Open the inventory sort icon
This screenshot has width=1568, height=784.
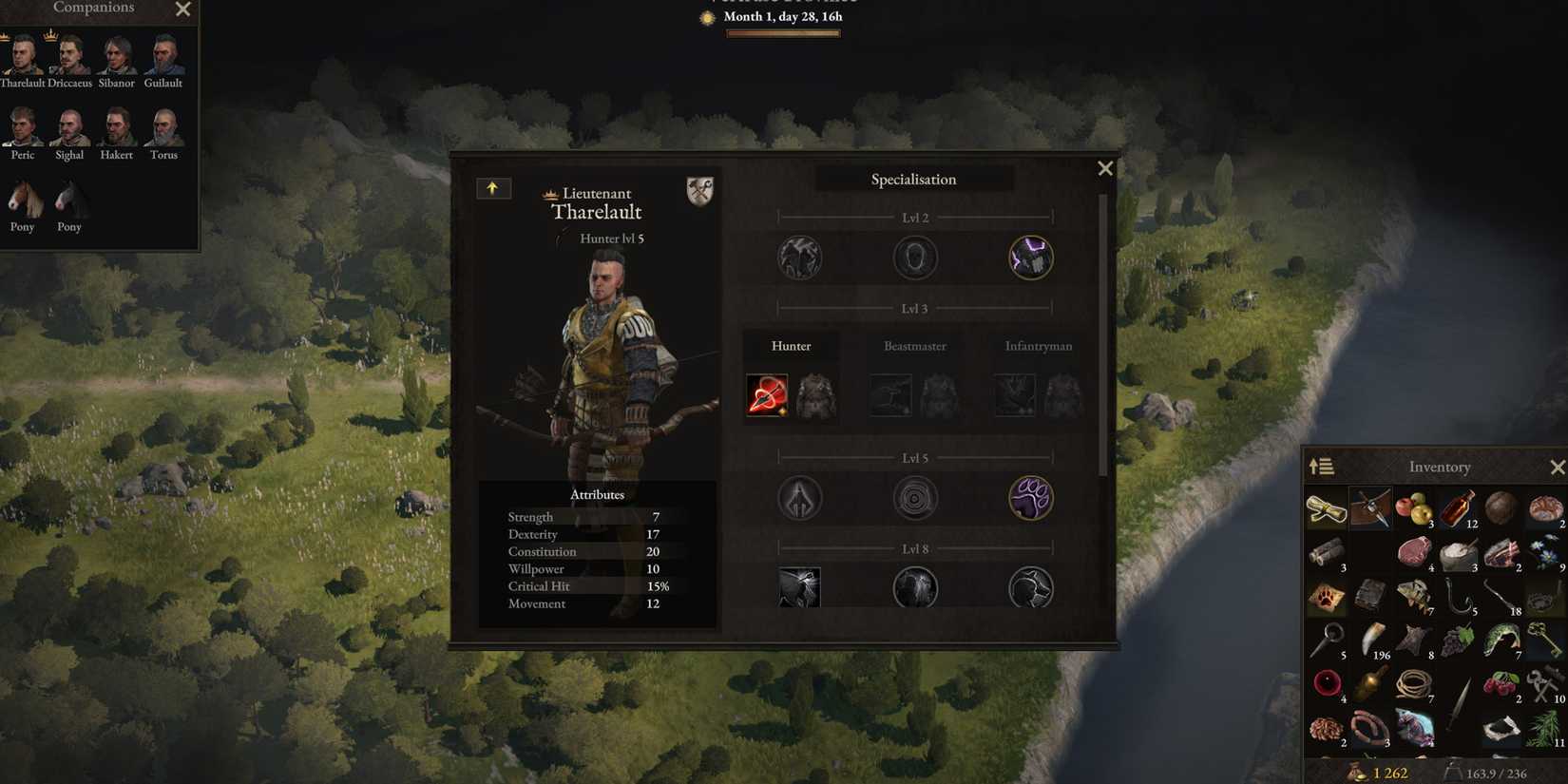(x=1322, y=466)
